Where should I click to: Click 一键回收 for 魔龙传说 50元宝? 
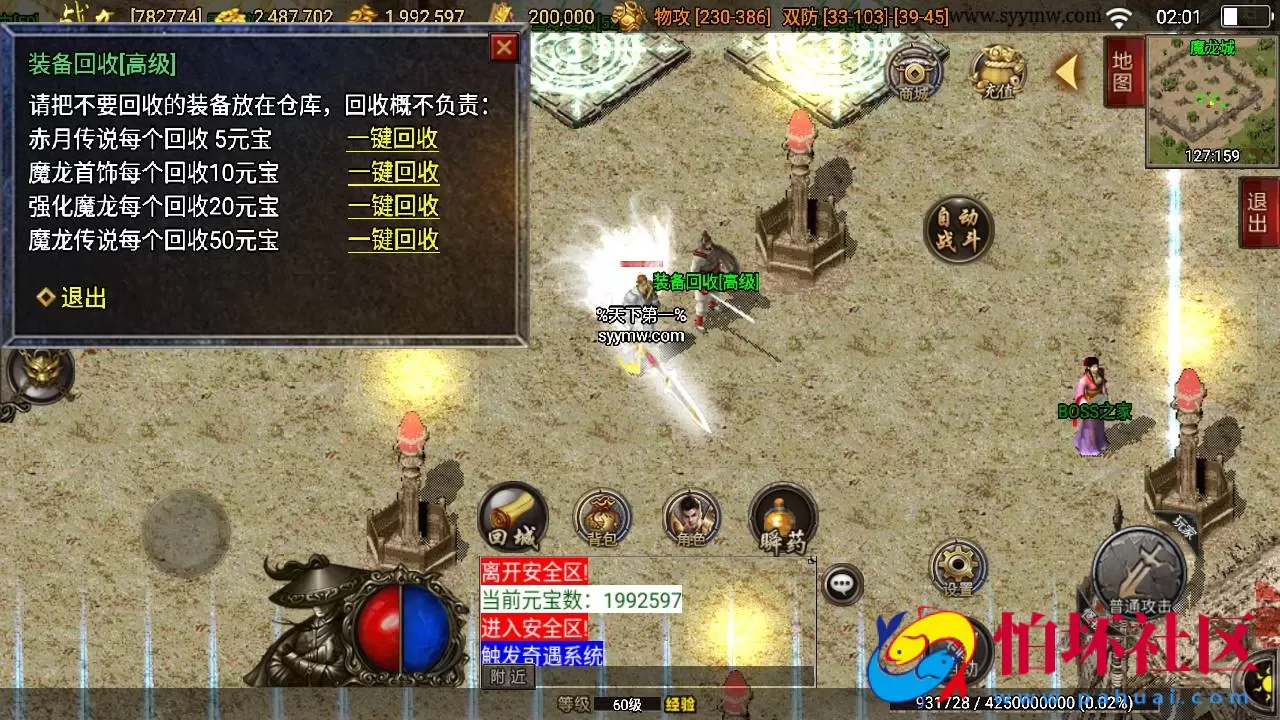point(393,240)
